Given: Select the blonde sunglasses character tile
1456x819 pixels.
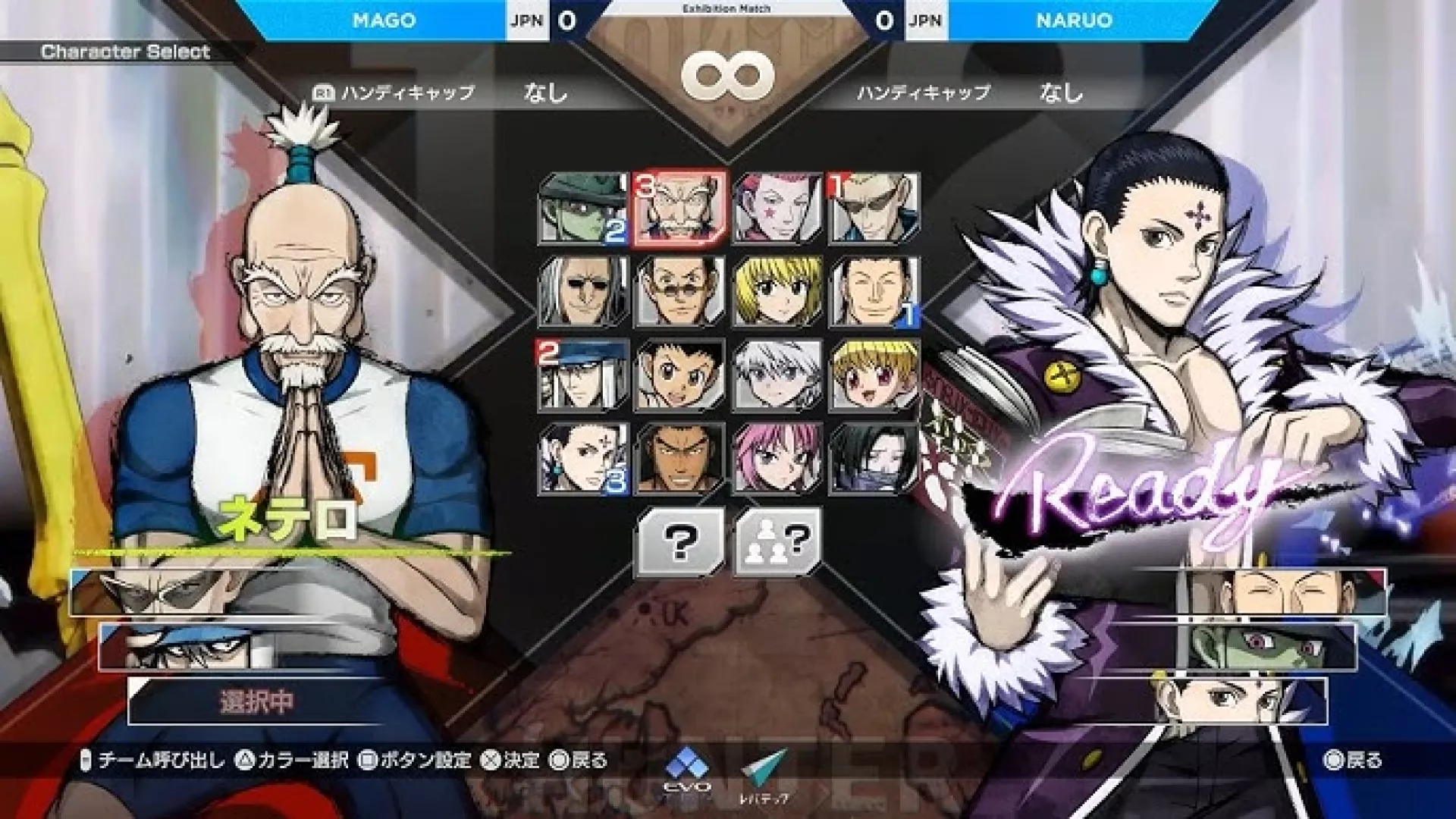Looking at the screenshot, I should coord(874,209).
